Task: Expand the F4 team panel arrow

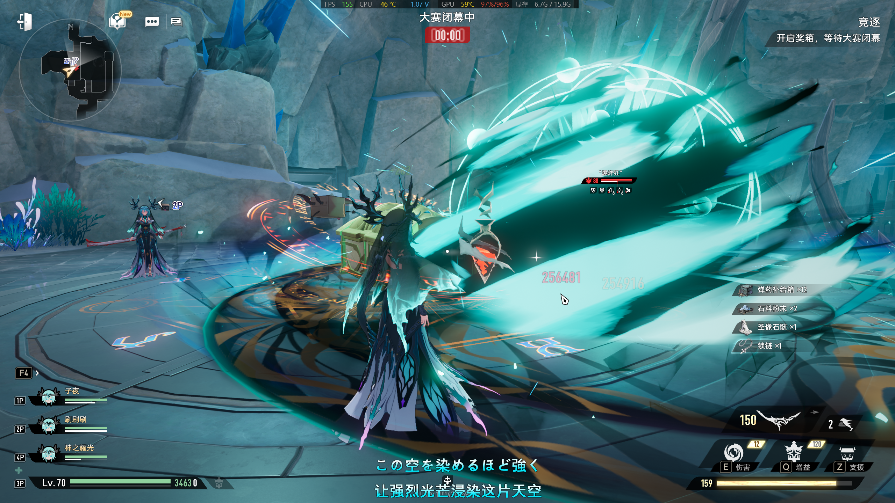Action: tap(38, 373)
